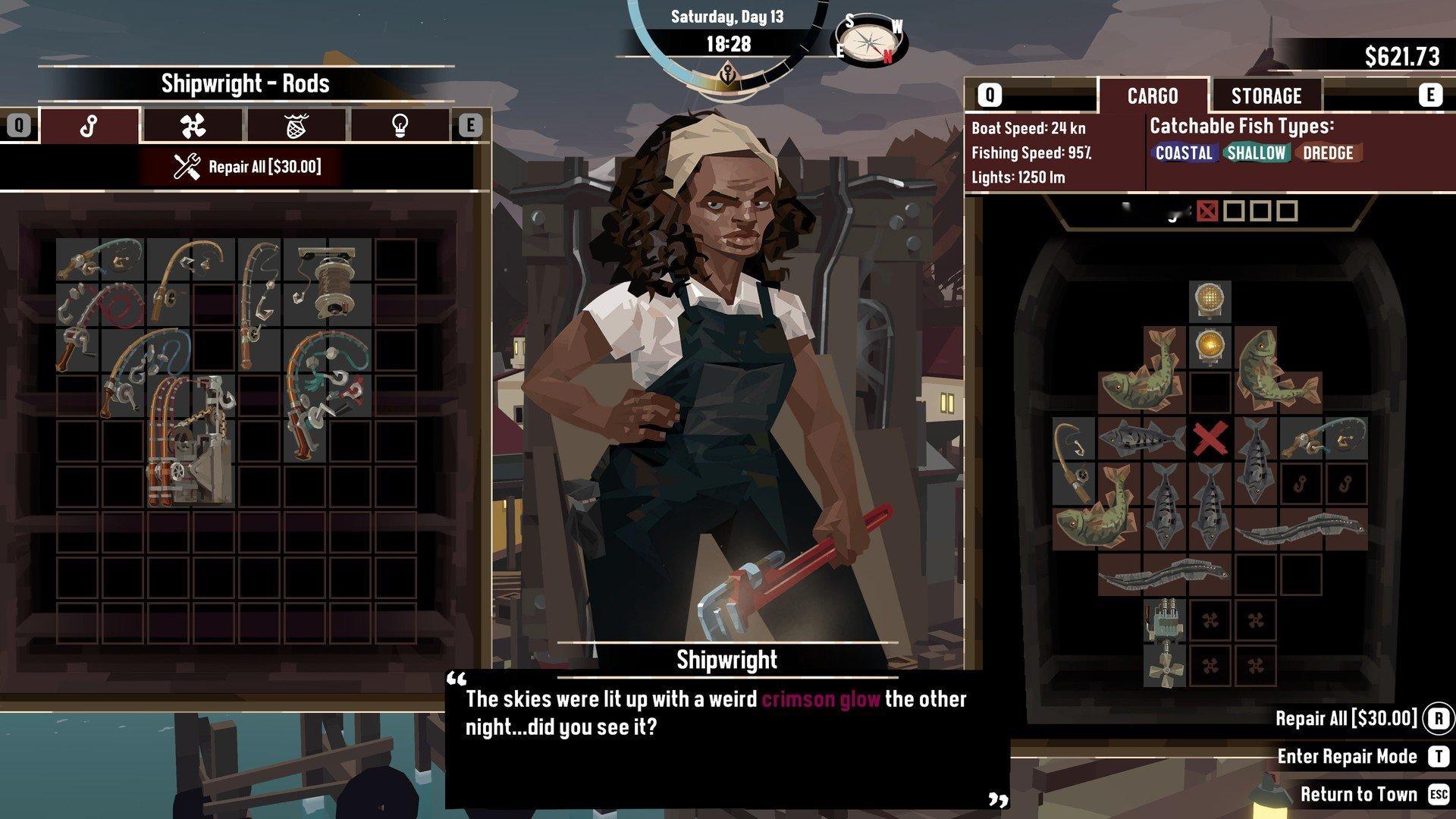1456x819 pixels.
Task: Select the teal multi-hook rod in shop
Action: 328,394
